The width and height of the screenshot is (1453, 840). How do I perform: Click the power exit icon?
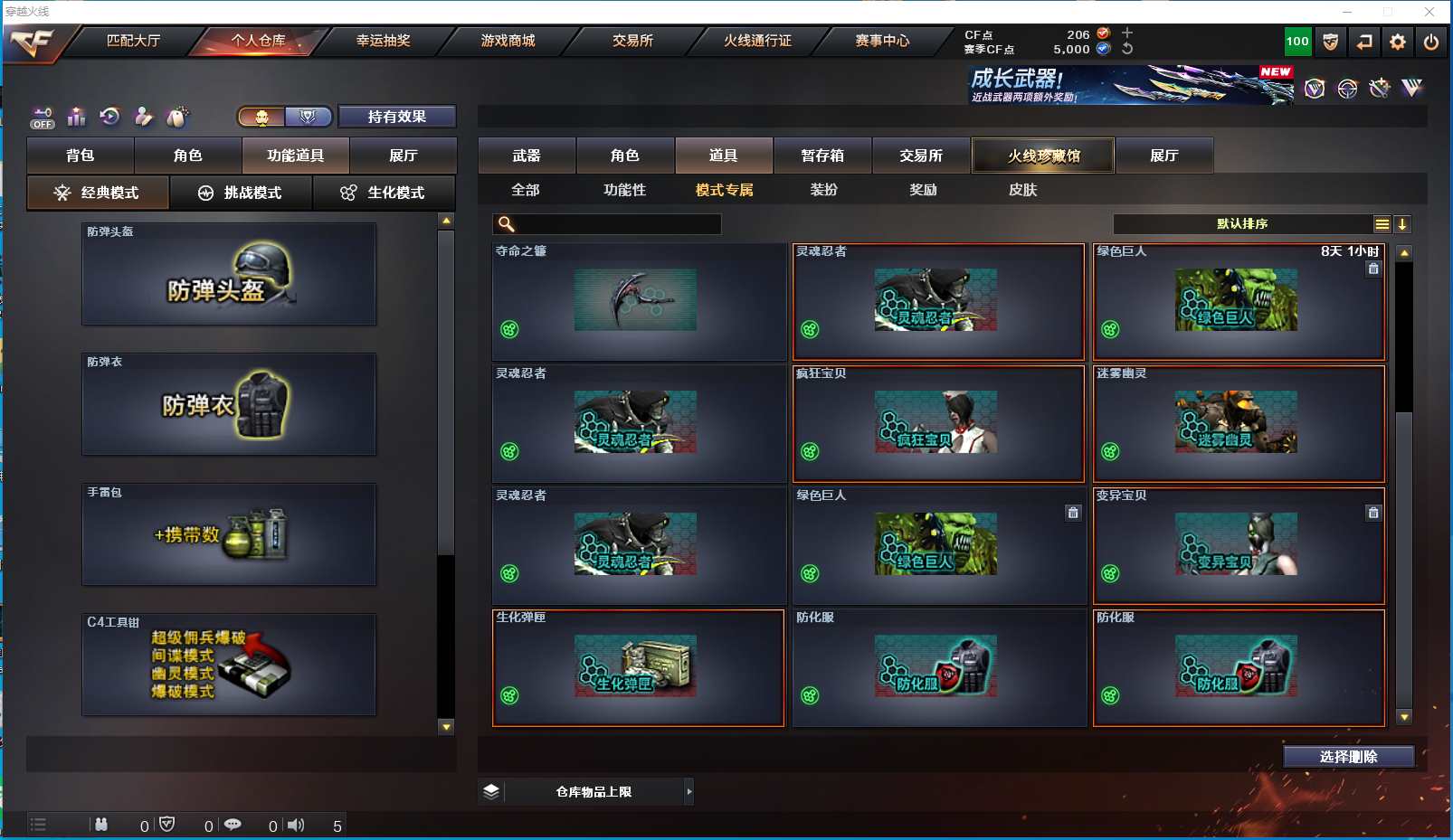(x=1430, y=42)
